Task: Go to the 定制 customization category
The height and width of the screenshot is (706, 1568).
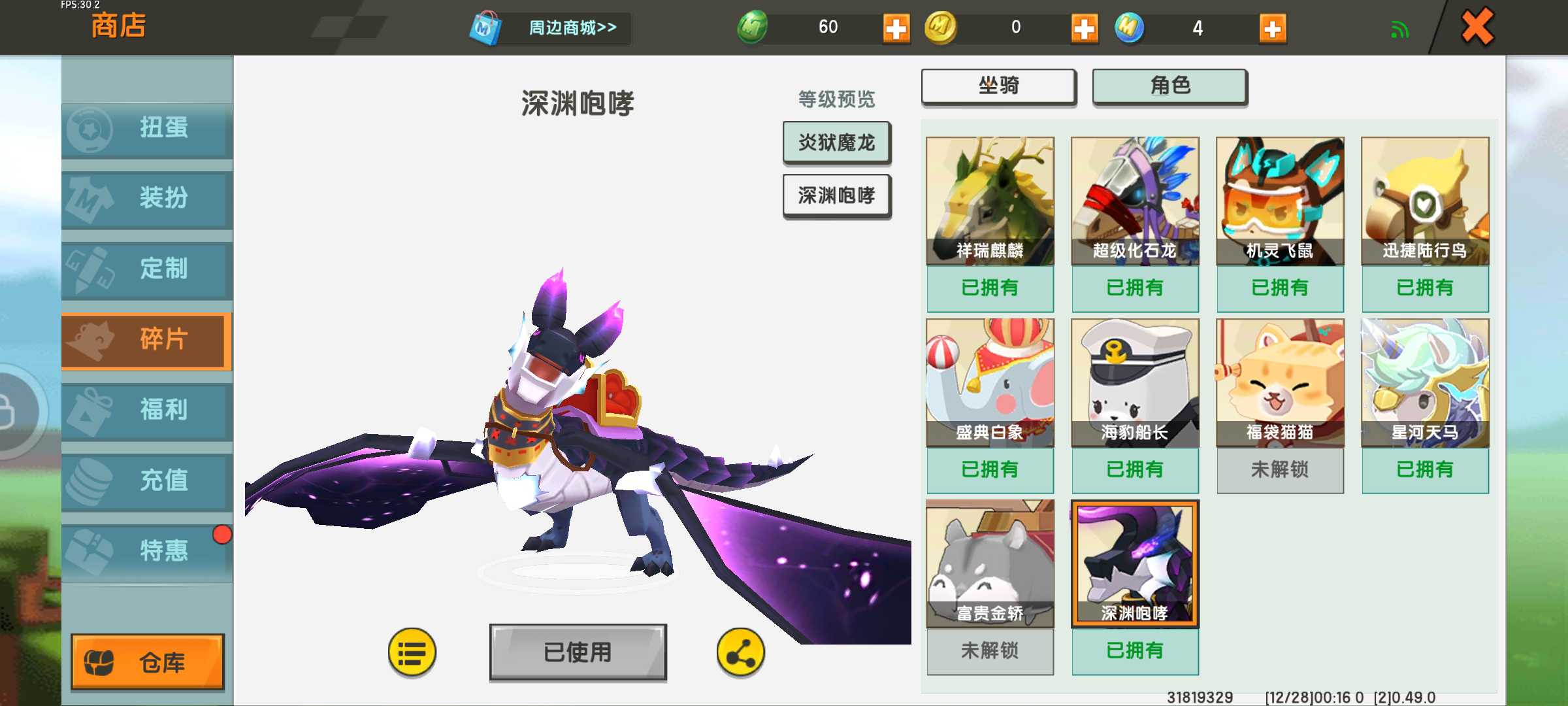Action: [x=148, y=269]
